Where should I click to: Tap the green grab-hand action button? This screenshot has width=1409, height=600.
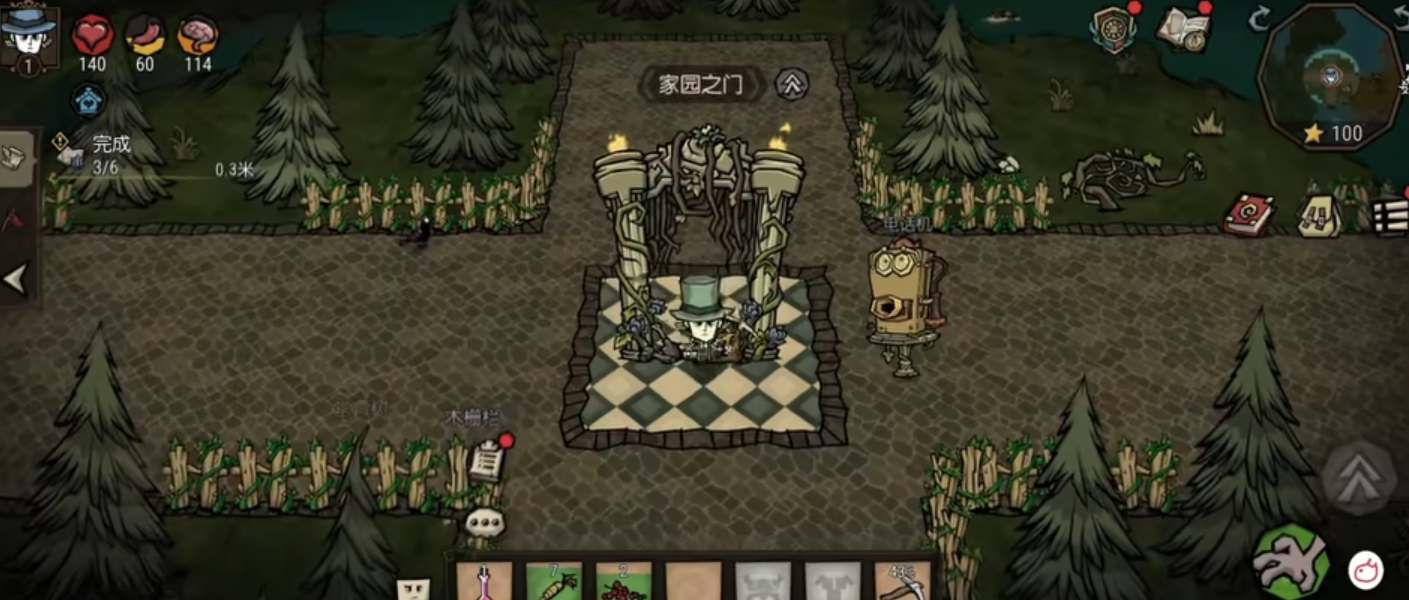(1292, 561)
